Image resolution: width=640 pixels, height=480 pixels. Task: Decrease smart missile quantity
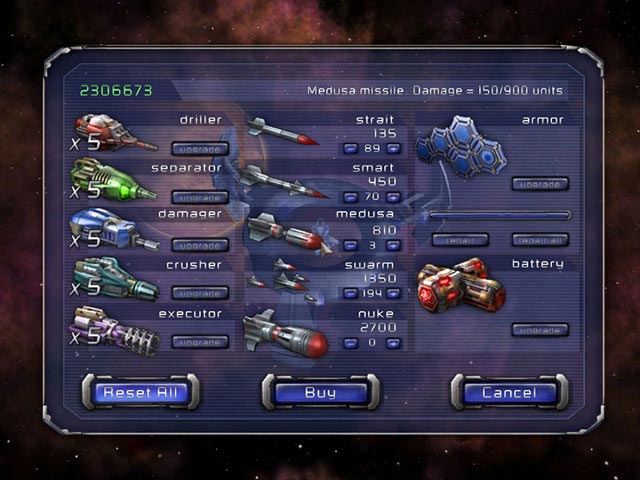[x=350, y=197]
